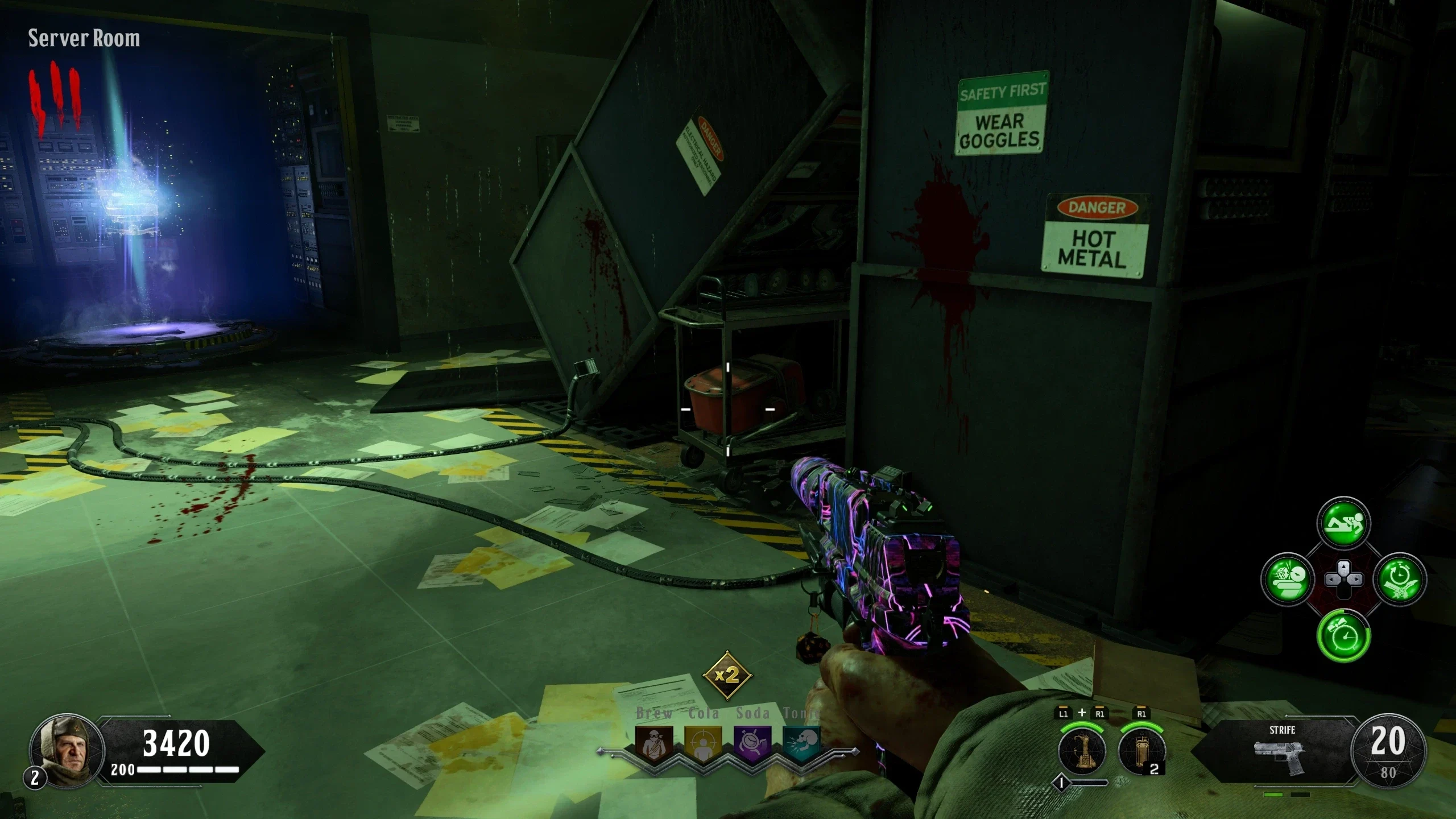Click the x2 double points diamond
The width and height of the screenshot is (1456, 819).
[x=727, y=676]
